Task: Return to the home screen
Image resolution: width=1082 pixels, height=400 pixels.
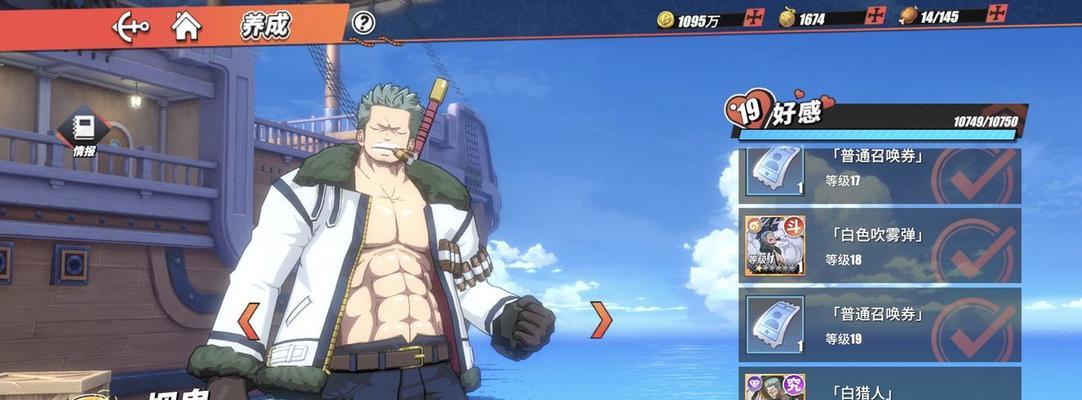Action: coord(186,25)
